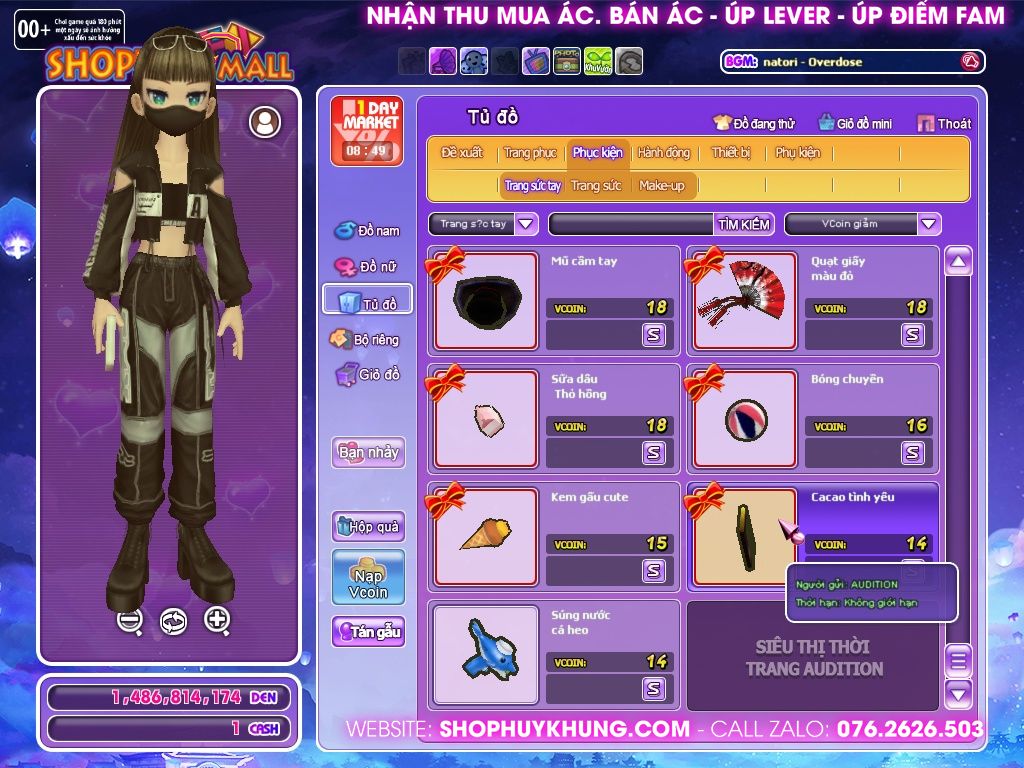The width and height of the screenshot is (1024, 768).
Task: Click the Bạn nhảy button
Action: click(x=368, y=452)
